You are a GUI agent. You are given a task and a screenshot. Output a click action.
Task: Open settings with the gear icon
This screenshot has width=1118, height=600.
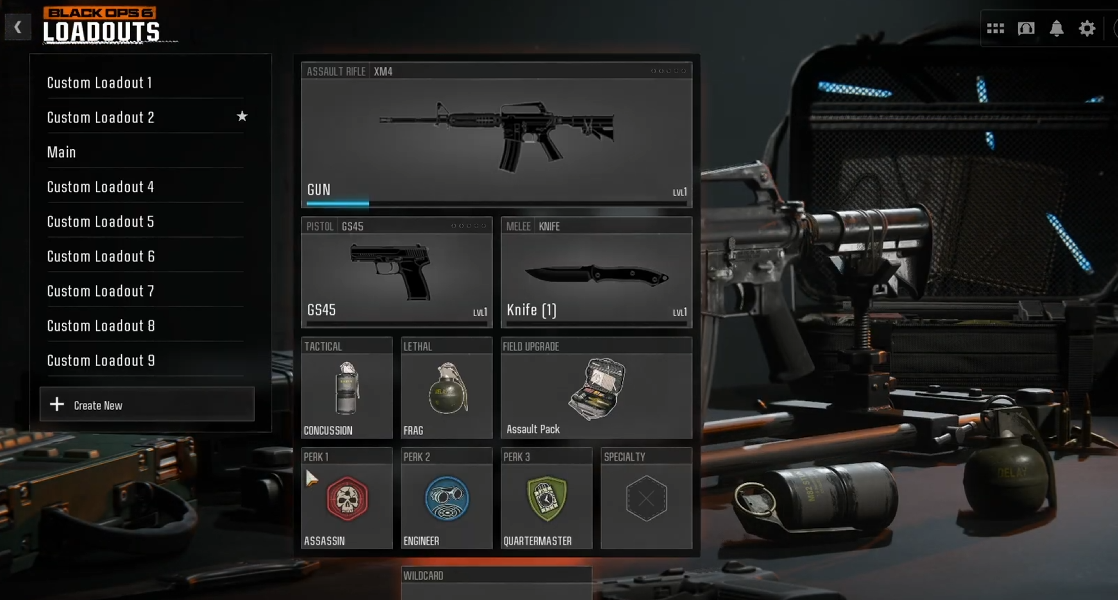pos(1087,29)
